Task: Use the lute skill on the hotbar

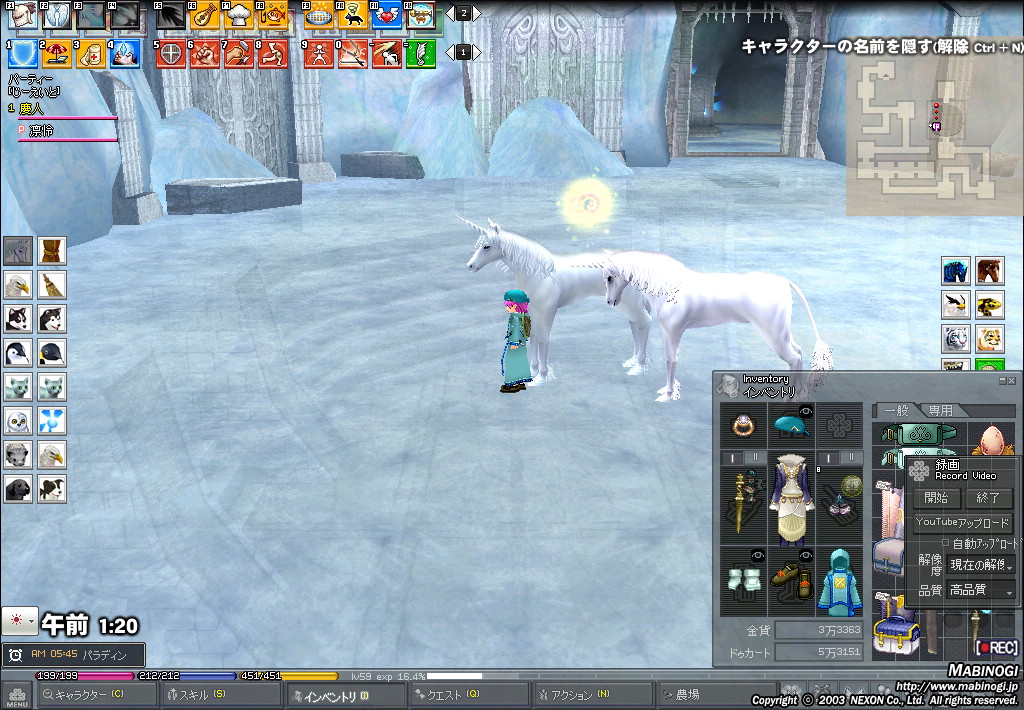Action: 205,15
